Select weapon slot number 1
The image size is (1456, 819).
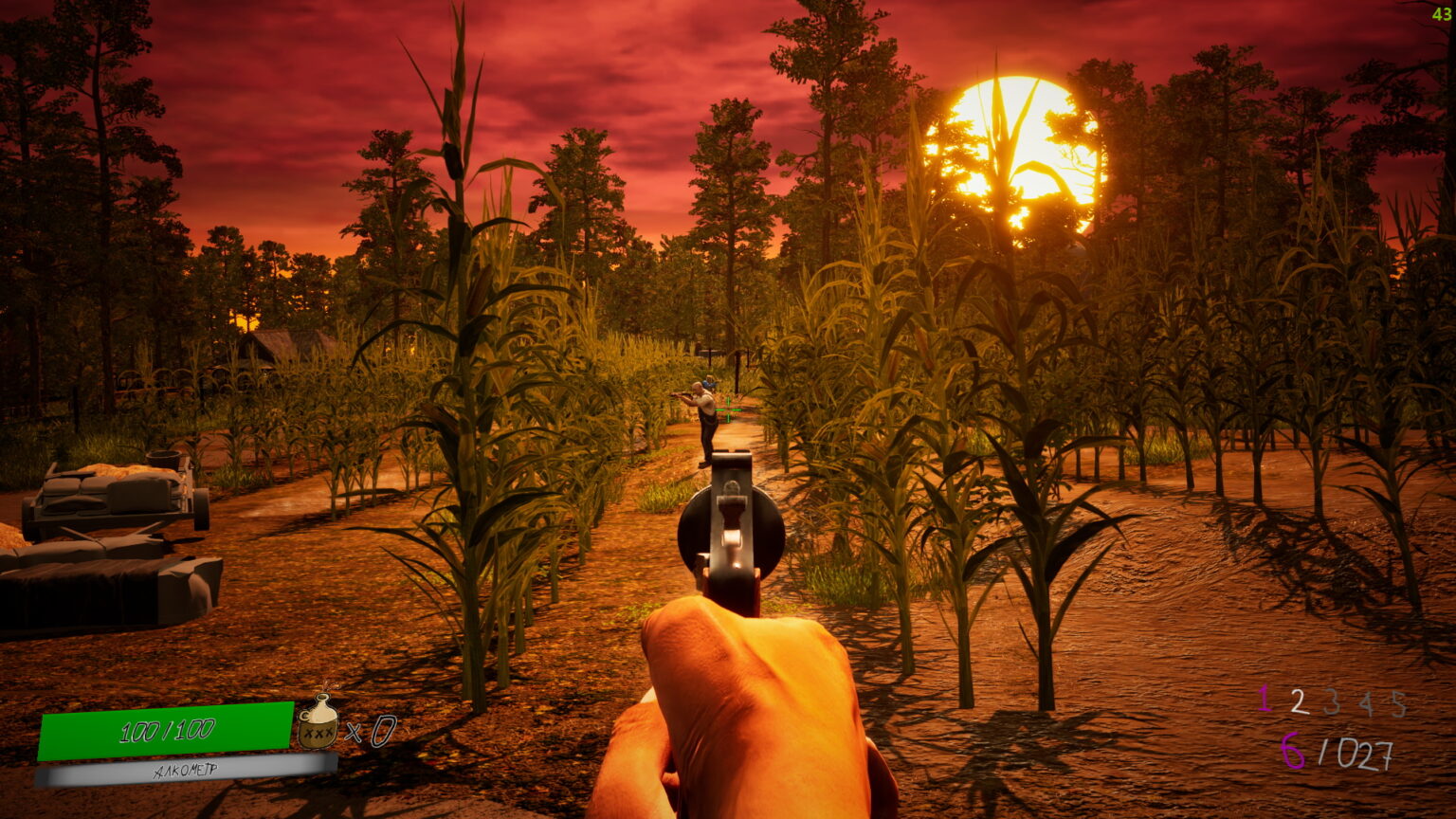(1264, 700)
